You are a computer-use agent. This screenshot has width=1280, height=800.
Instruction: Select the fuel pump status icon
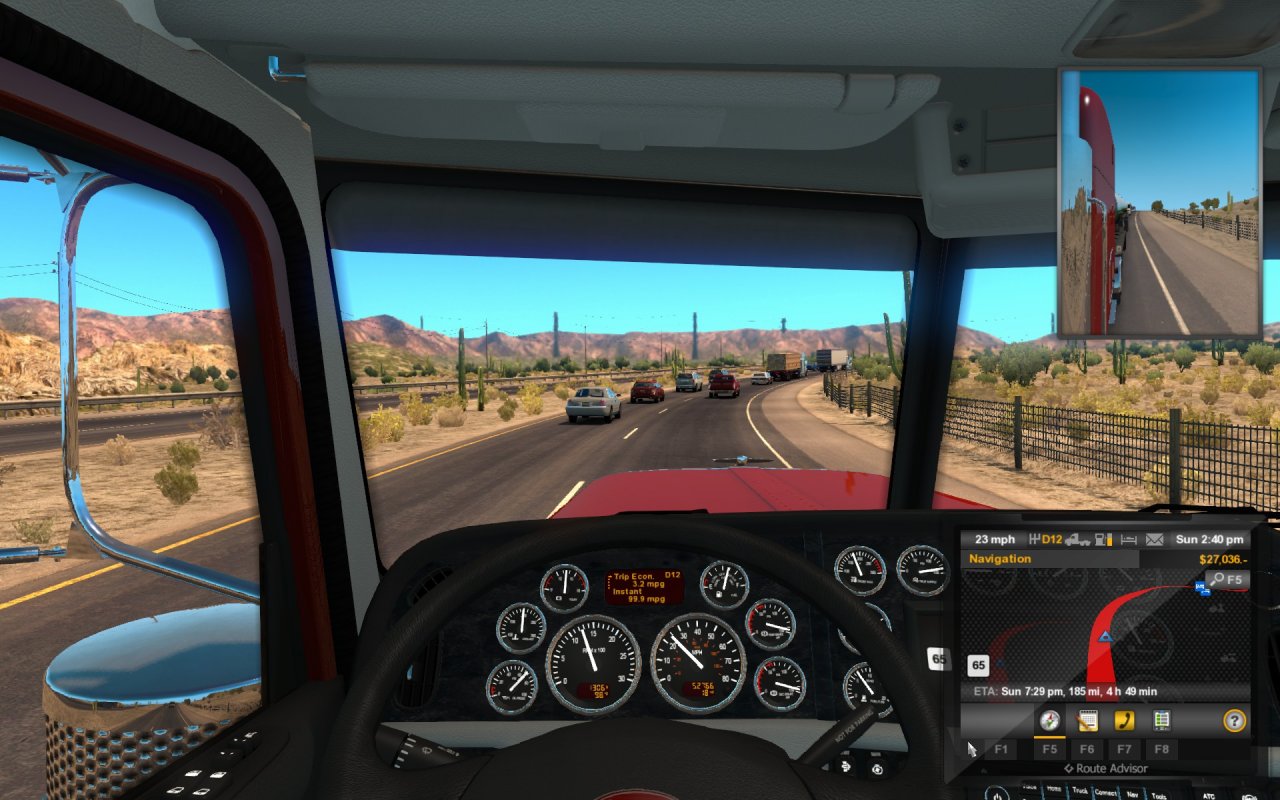[1105, 540]
